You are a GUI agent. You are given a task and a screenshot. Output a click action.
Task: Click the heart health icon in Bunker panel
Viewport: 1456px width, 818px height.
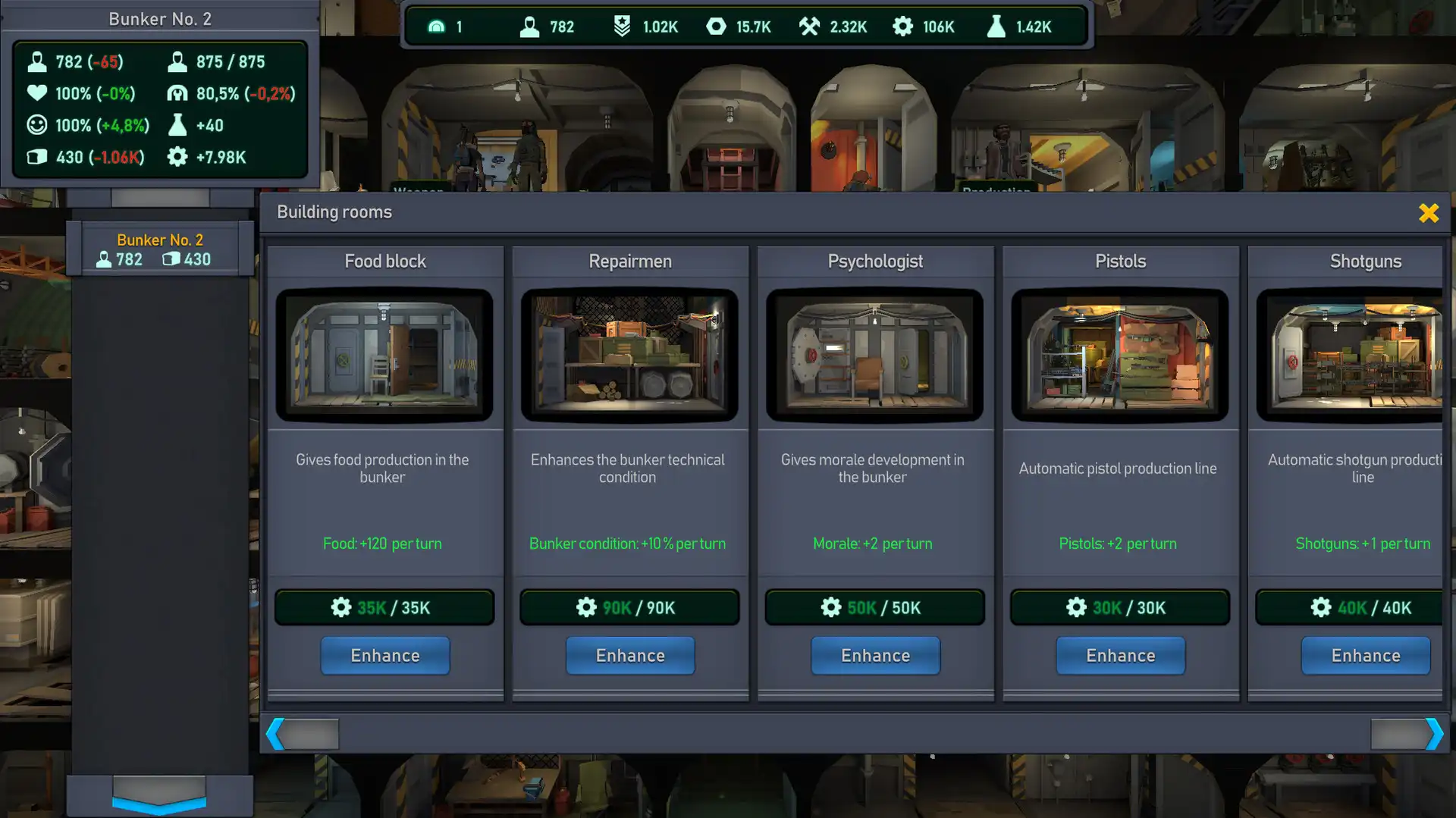tap(36, 93)
